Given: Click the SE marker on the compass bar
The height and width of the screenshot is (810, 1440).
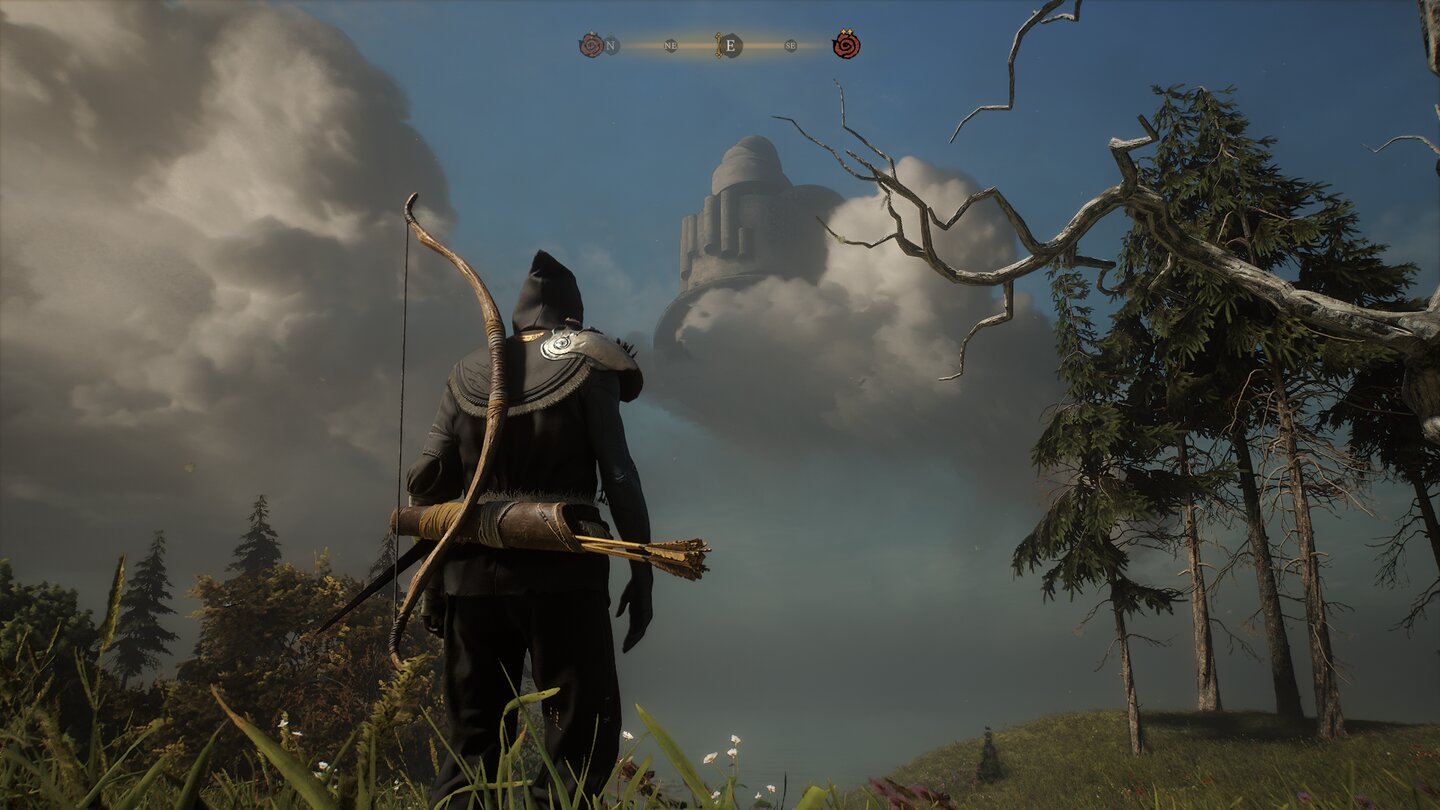Looking at the screenshot, I should (x=791, y=45).
